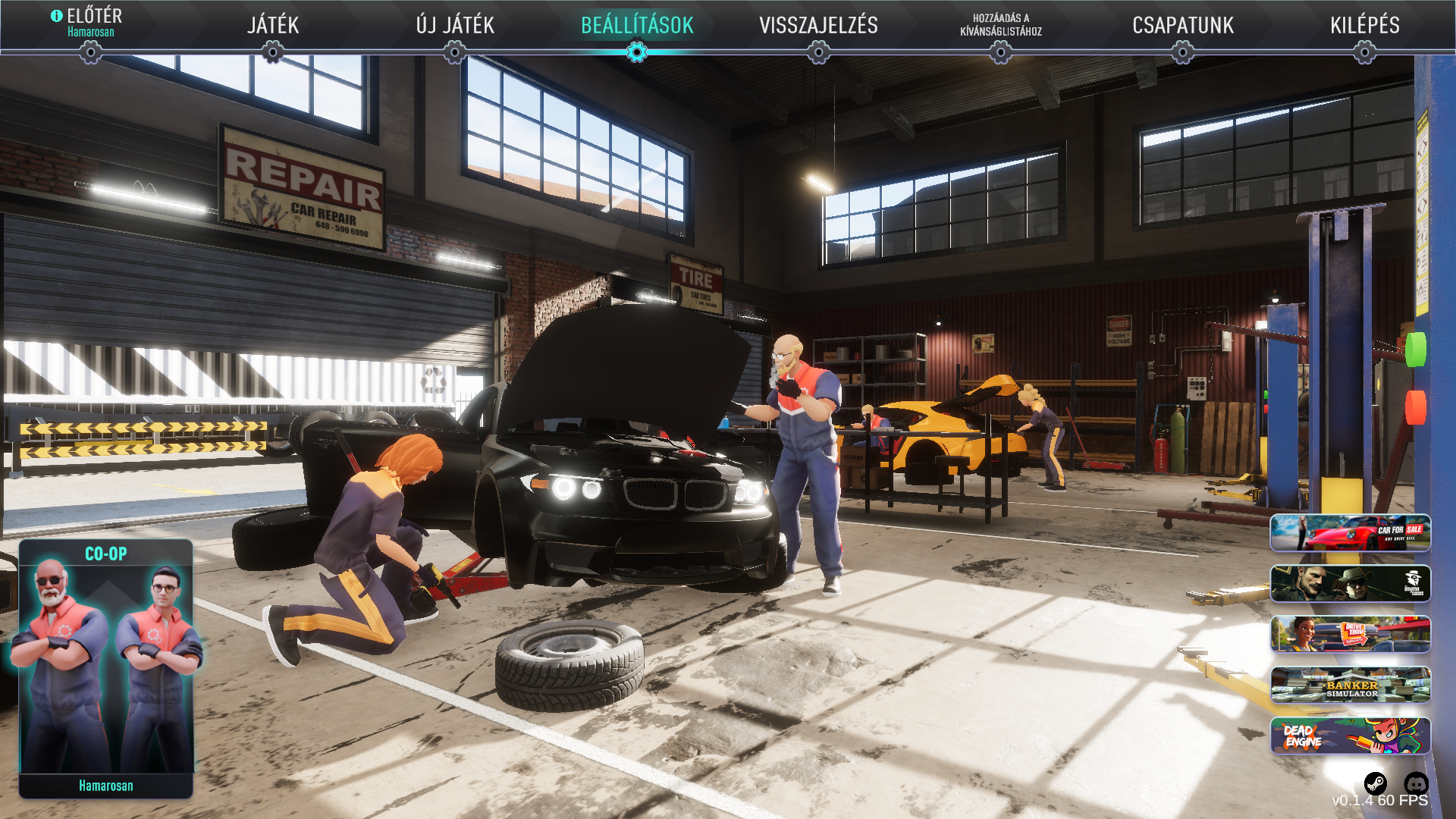Click Hozzáadás a Kívánságlistához wishlist entry

(x=1000, y=25)
